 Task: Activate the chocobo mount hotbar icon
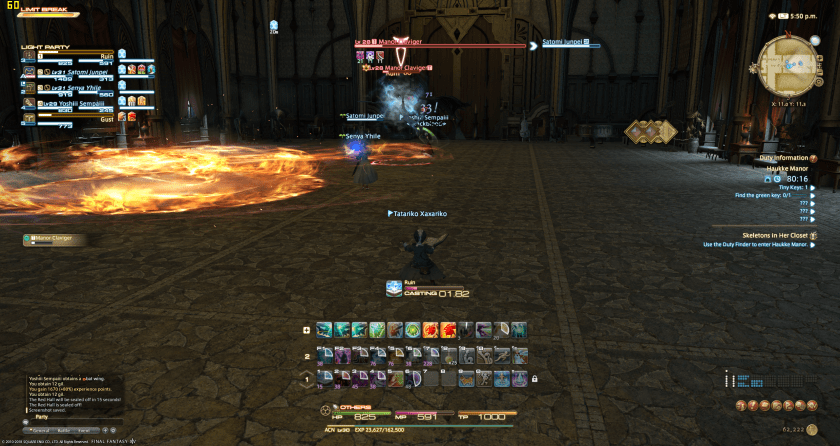(465, 379)
